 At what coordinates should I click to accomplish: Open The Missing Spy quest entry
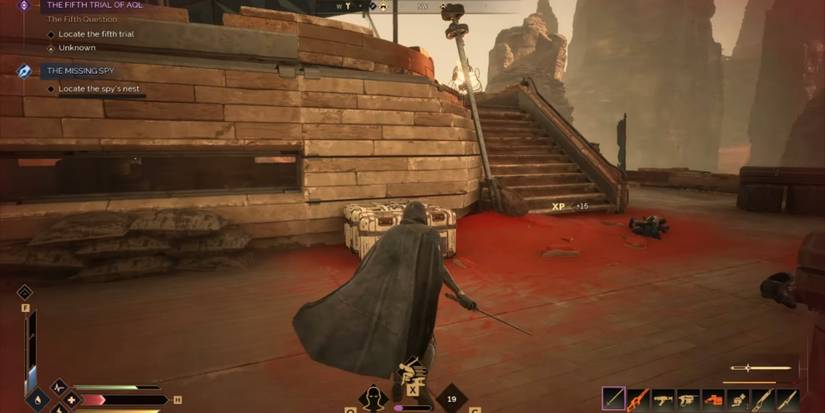click(78, 71)
